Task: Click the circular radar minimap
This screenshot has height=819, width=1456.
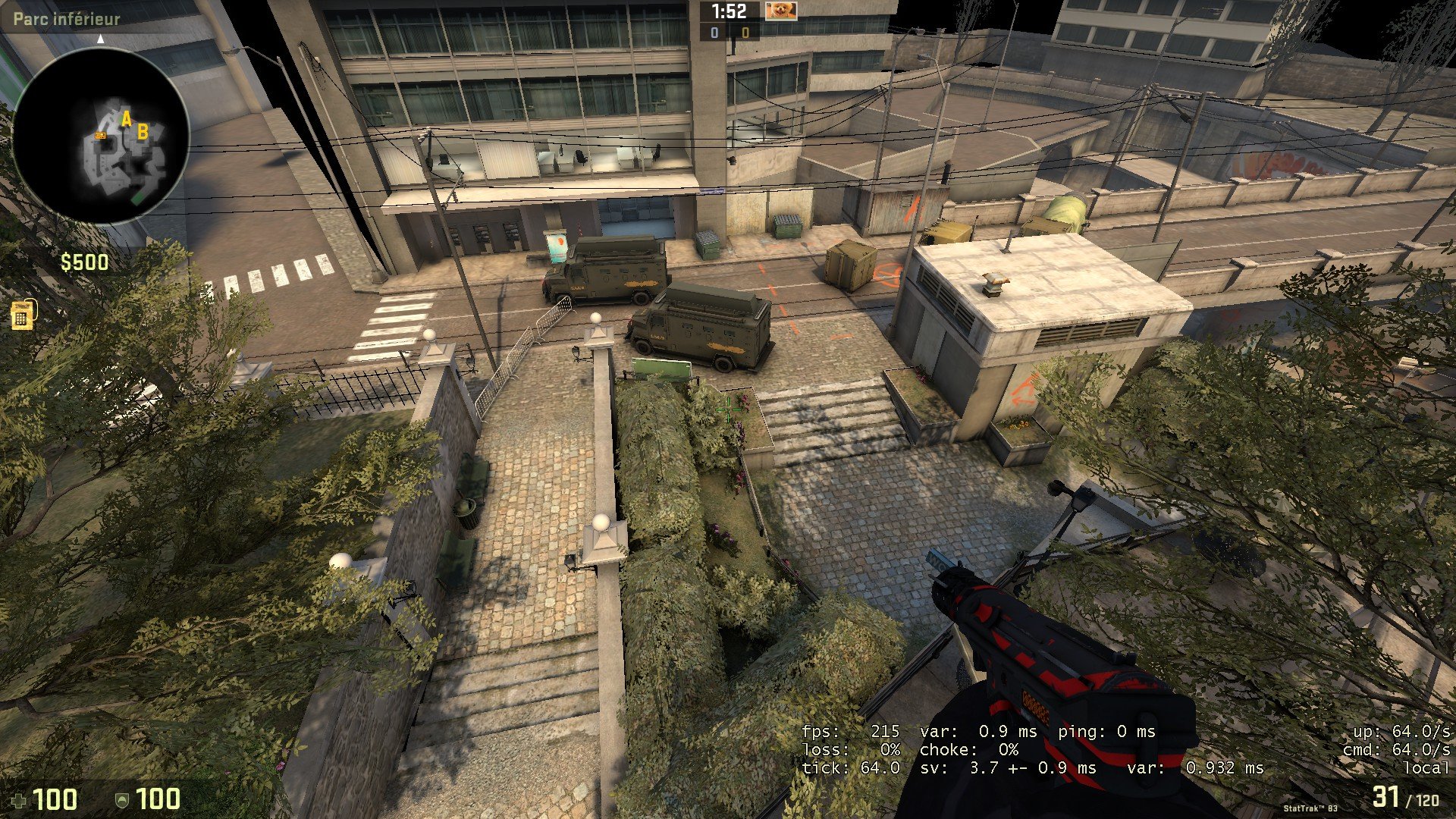Action: tap(101, 135)
